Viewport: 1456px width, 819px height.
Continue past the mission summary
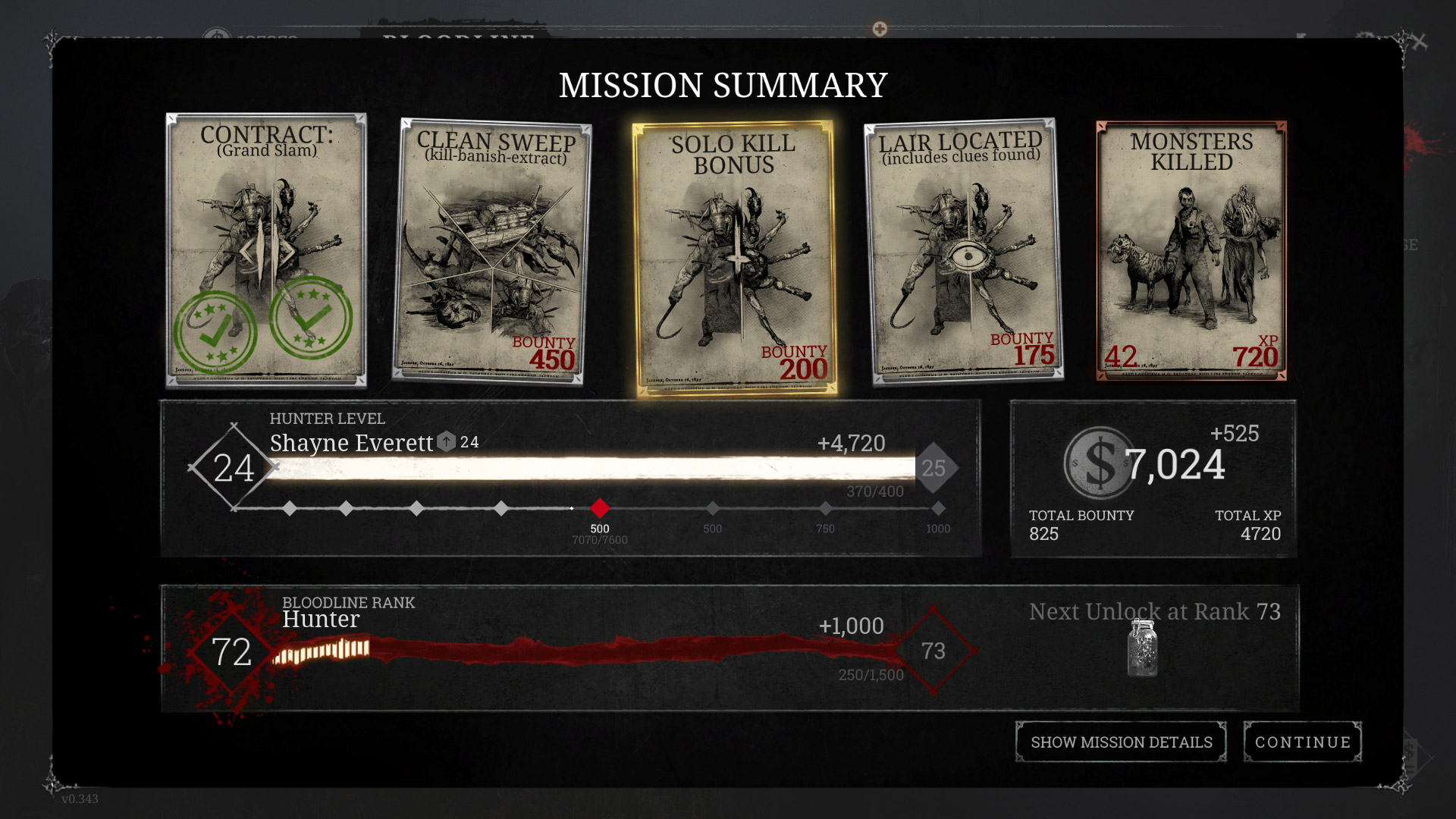click(1302, 742)
